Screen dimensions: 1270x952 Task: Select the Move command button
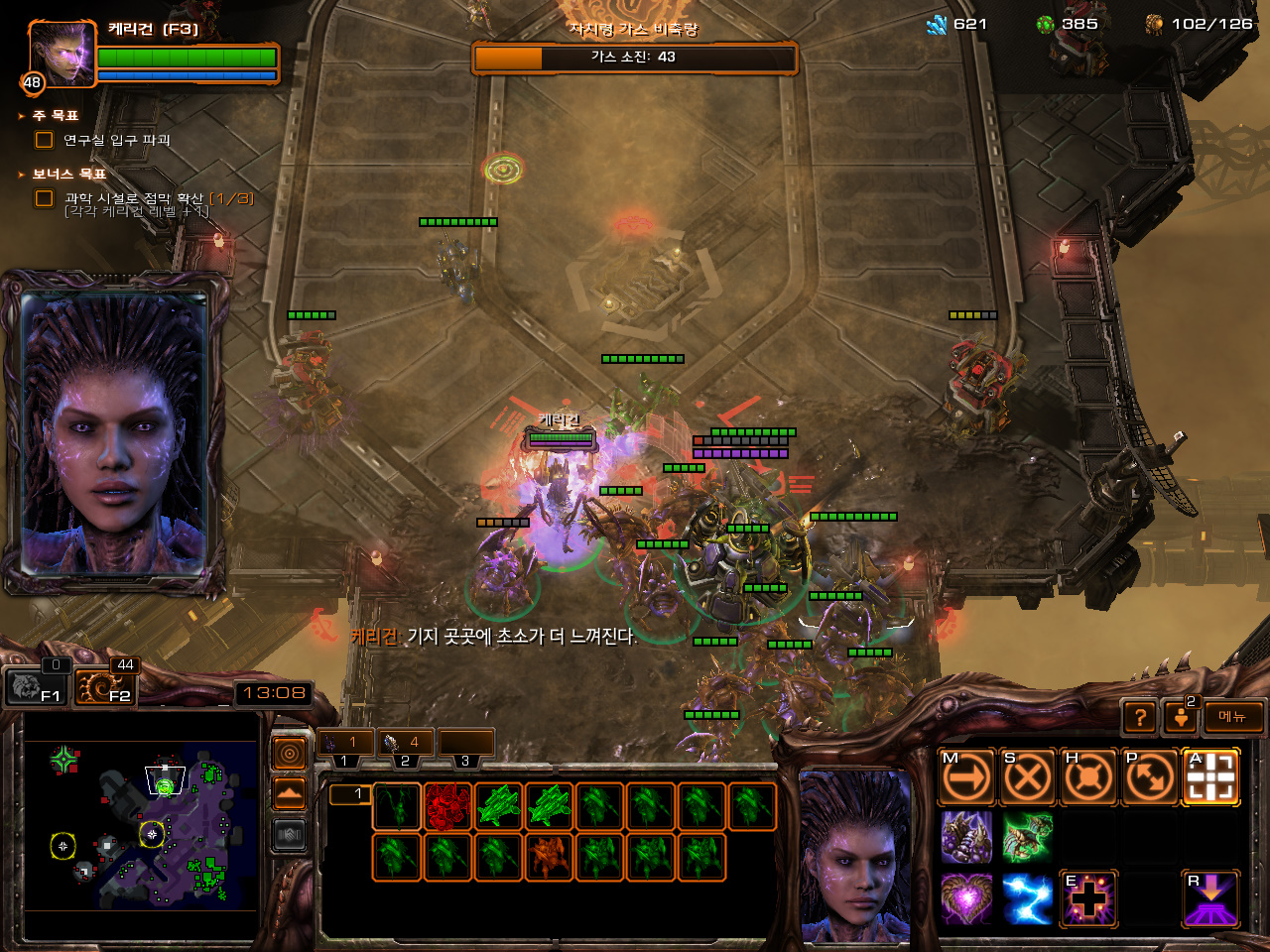point(966,777)
